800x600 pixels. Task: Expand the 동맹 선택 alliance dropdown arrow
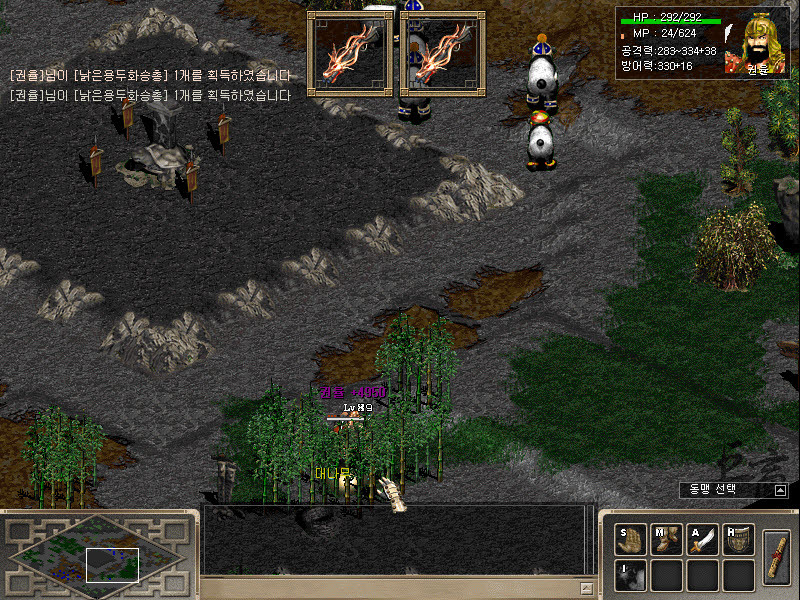(780, 490)
